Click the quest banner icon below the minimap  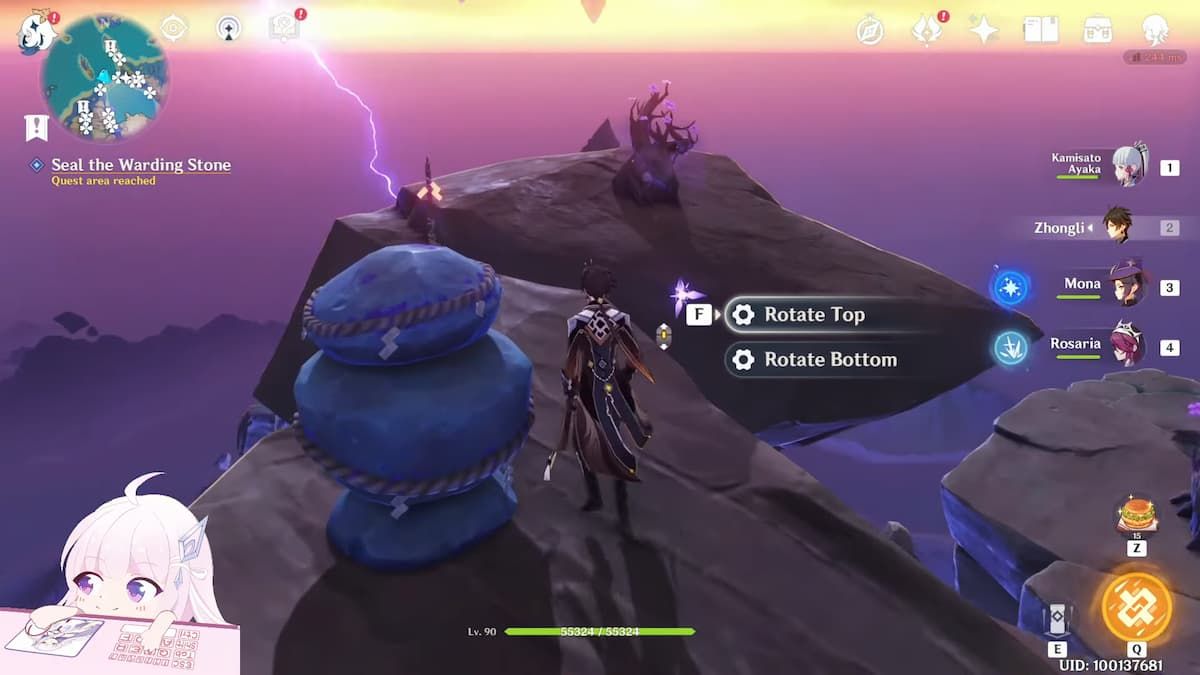(x=37, y=127)
